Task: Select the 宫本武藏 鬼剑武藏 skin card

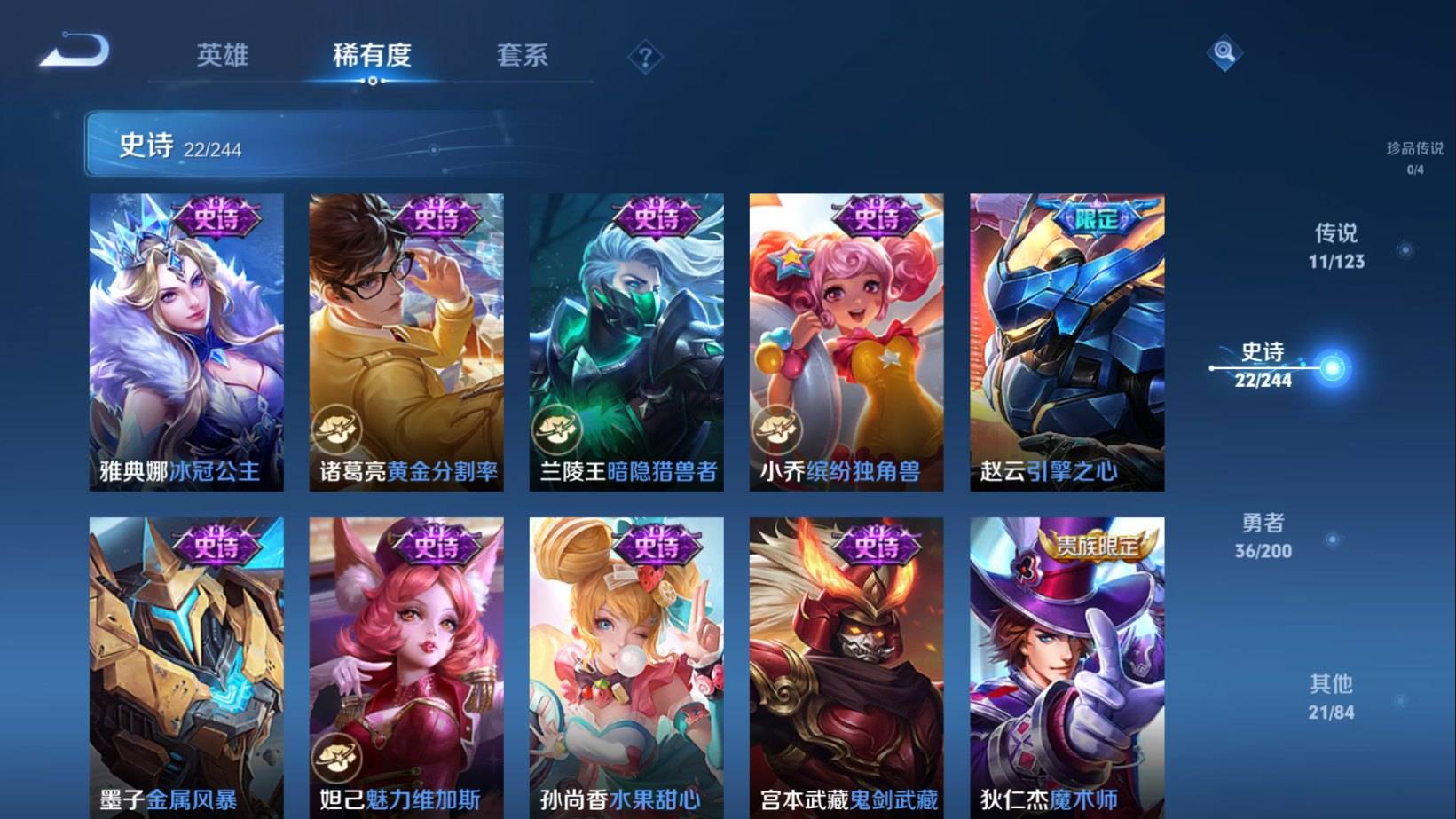Action: pyautogui.click(x=846, y=665)
